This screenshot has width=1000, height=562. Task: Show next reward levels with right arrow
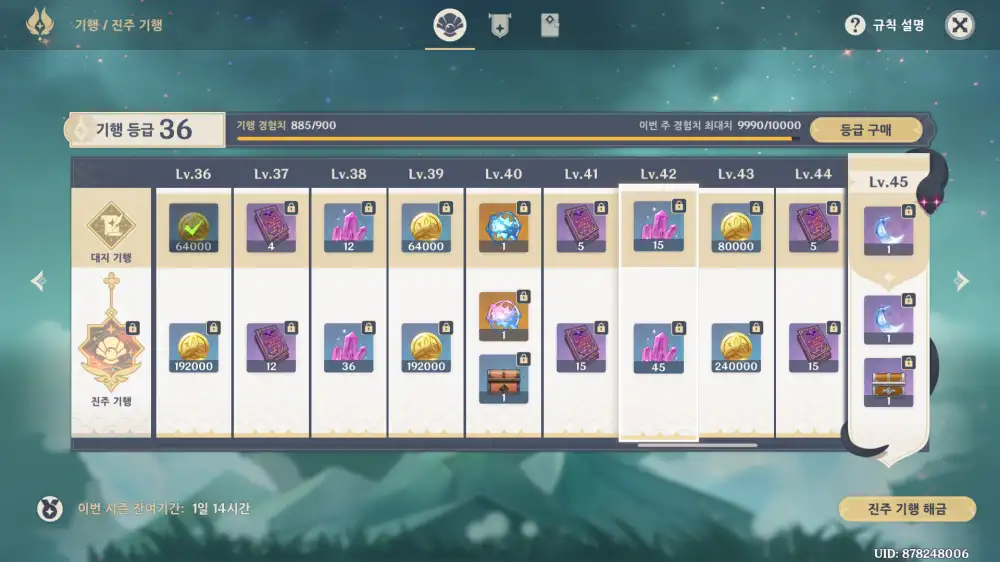[961, 281]
